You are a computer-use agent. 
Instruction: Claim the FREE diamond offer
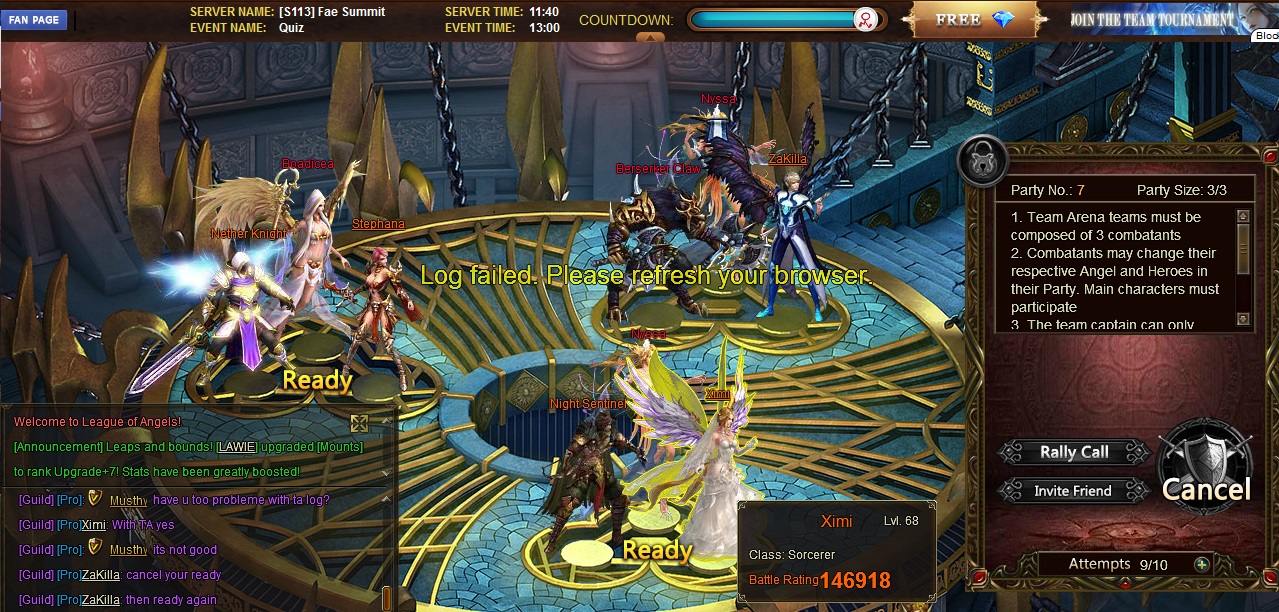pyautogui.click(x=977, y=20)
